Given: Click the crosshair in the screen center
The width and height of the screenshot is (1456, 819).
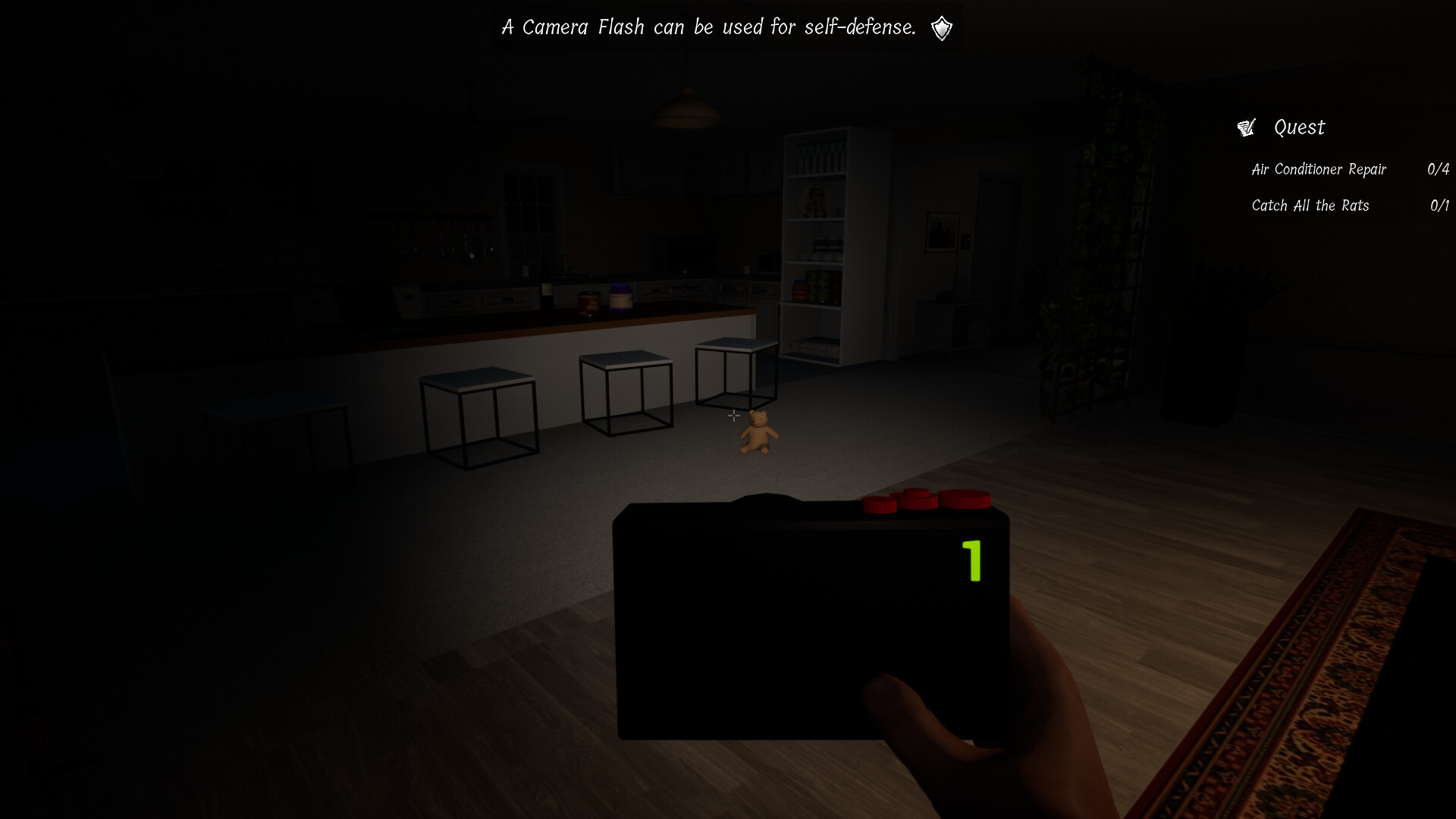Looking at the screenshot, I should (x=733, y=416).
